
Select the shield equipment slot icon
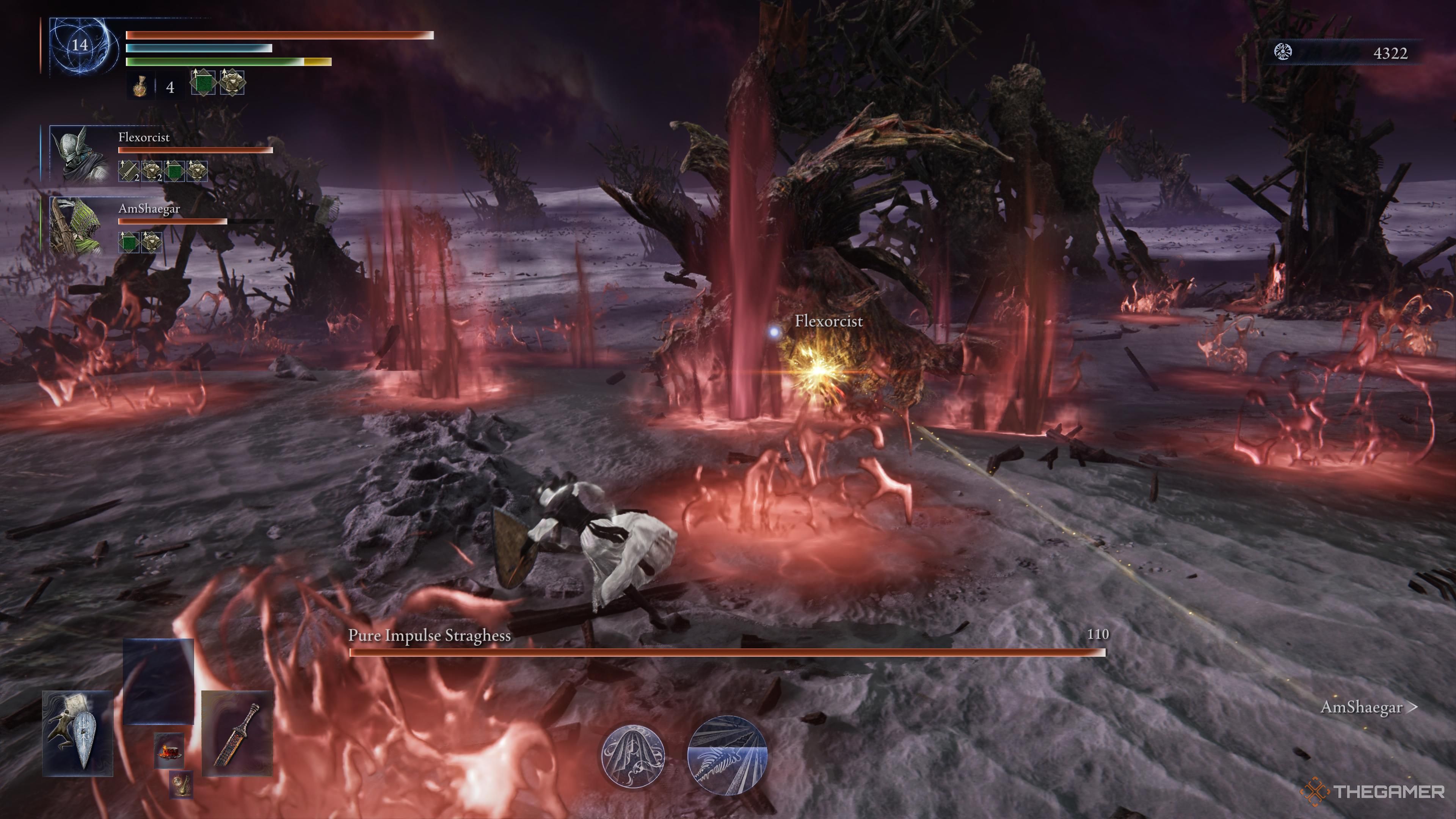pos(77,735)
